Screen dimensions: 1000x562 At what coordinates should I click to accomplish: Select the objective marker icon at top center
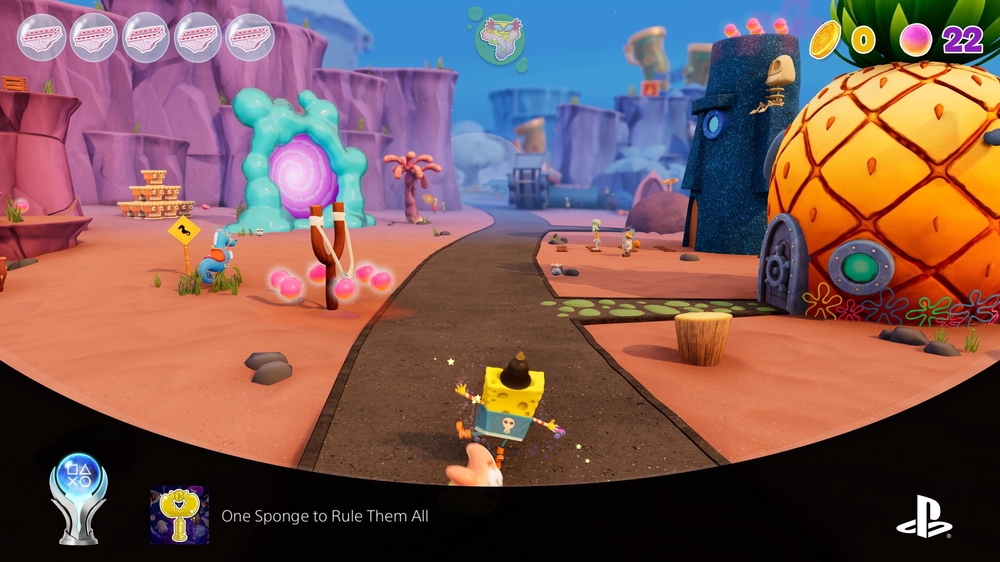point(499,39)
